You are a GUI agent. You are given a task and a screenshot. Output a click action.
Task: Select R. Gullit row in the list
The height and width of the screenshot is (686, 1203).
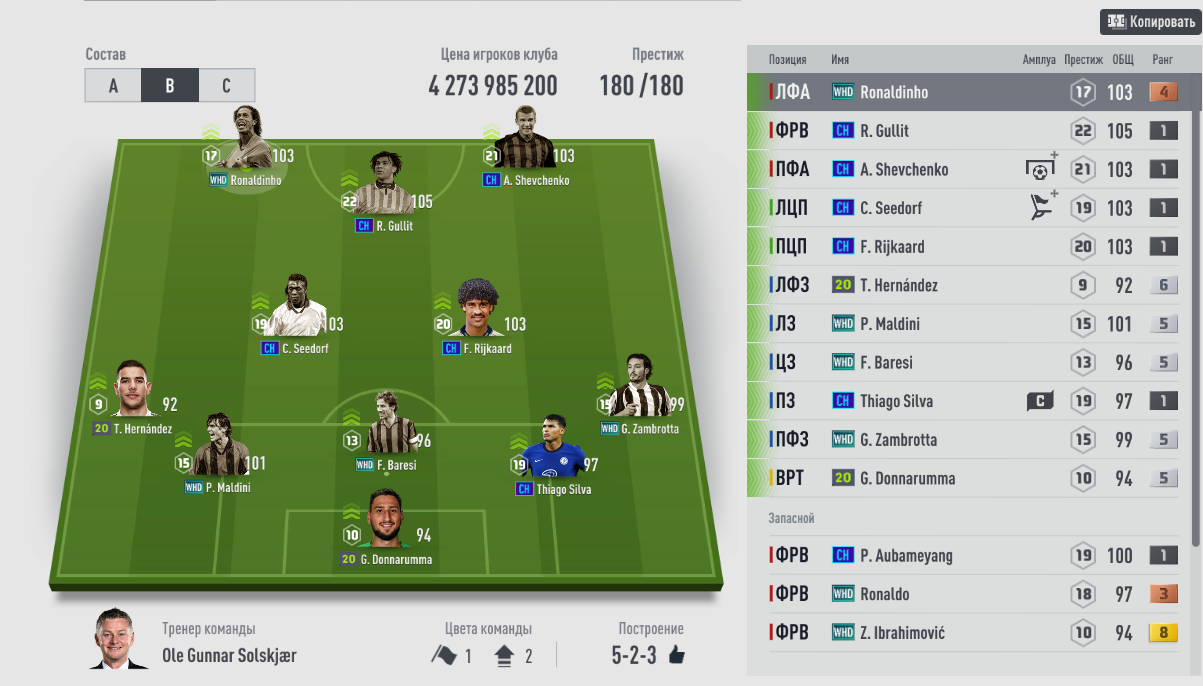point(960,131)
